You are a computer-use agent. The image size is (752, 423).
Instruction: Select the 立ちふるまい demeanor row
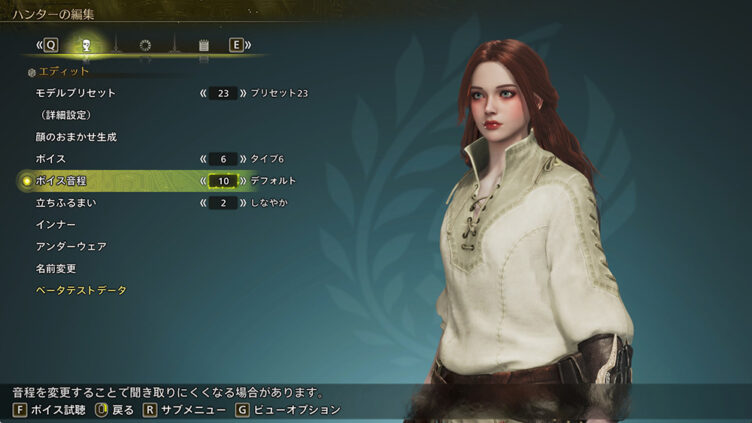point(66,203)
